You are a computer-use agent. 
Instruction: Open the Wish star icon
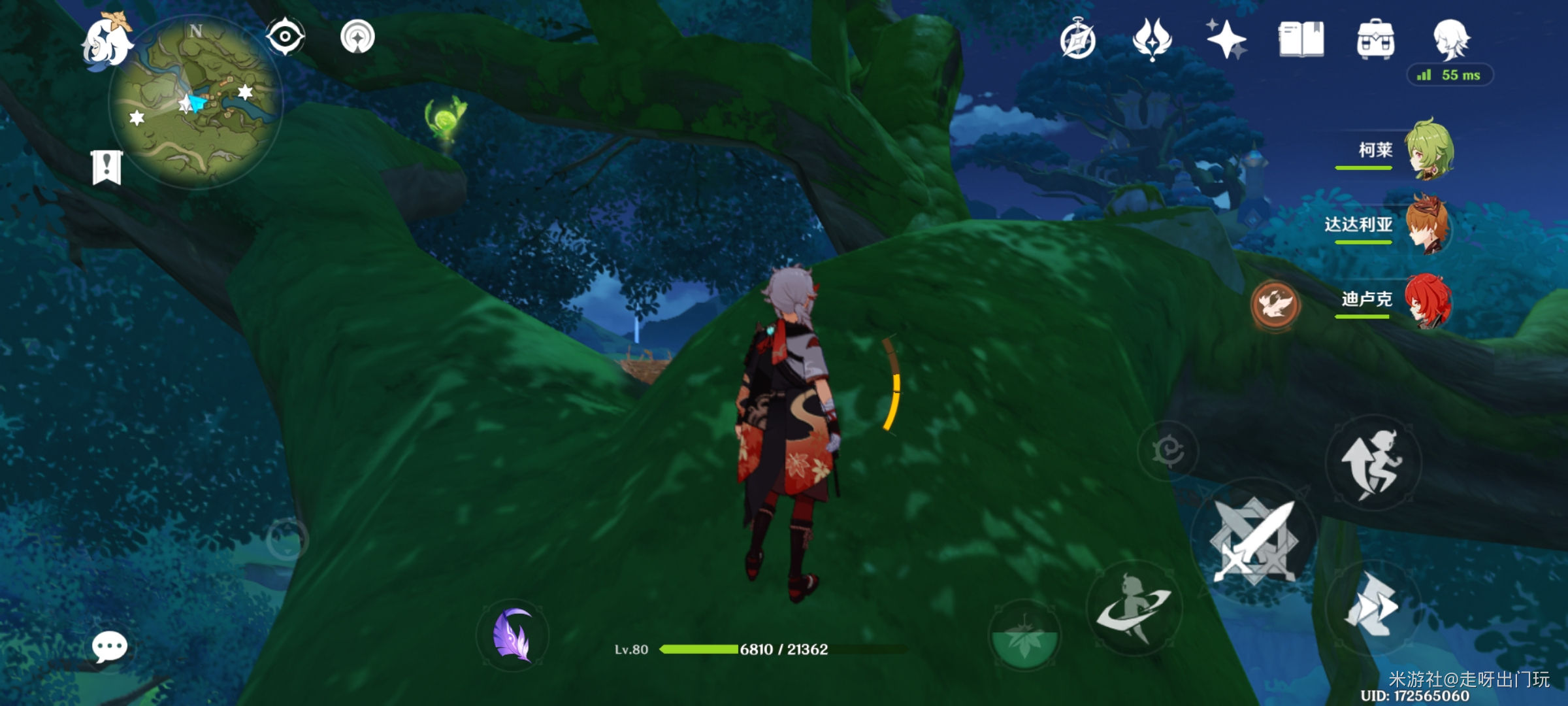[x=1226, y=39]
